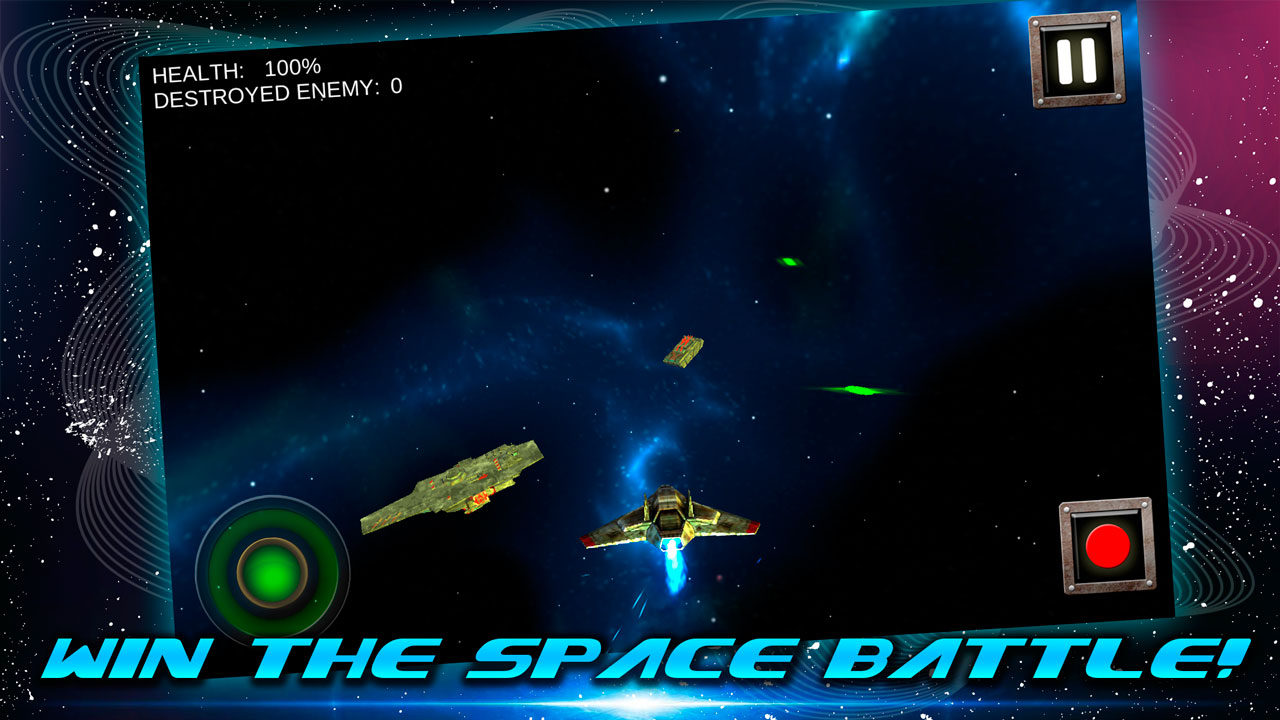1280x720 pixels.
Task: Click the upper green laser projectile
Action: pos(789,264)
